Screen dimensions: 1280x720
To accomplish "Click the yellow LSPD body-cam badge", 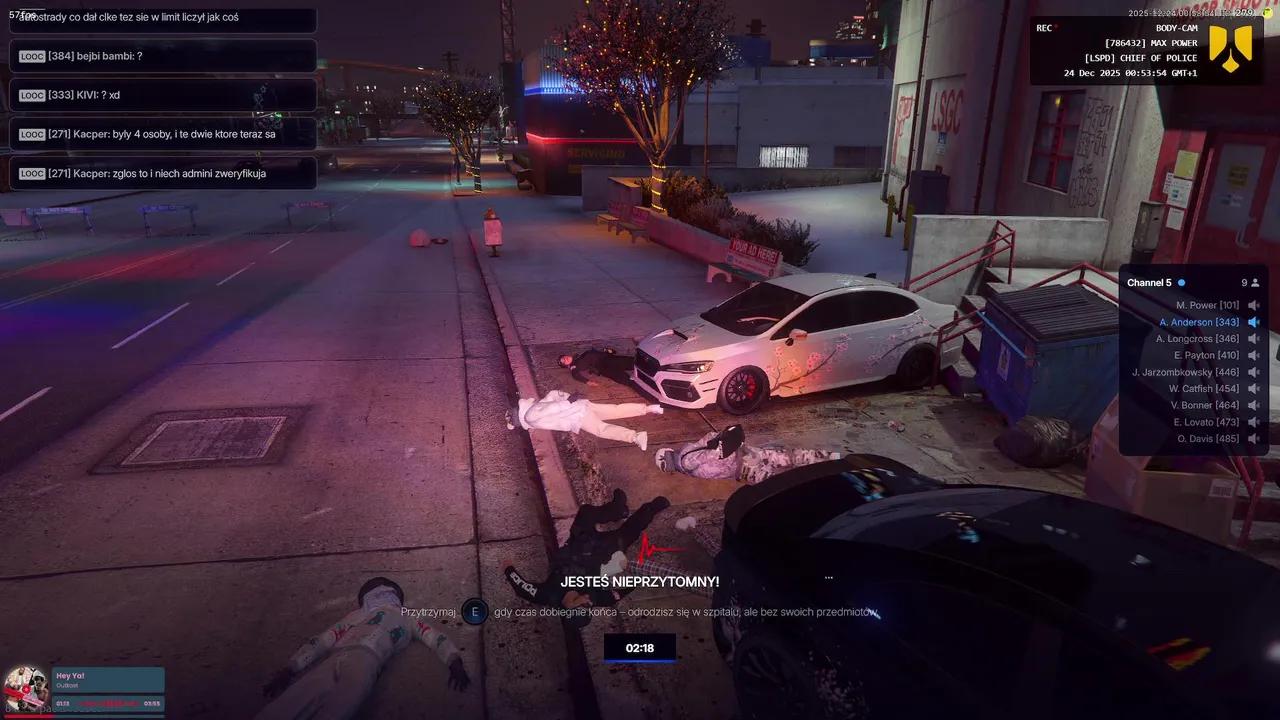I will pos(1230,48).
